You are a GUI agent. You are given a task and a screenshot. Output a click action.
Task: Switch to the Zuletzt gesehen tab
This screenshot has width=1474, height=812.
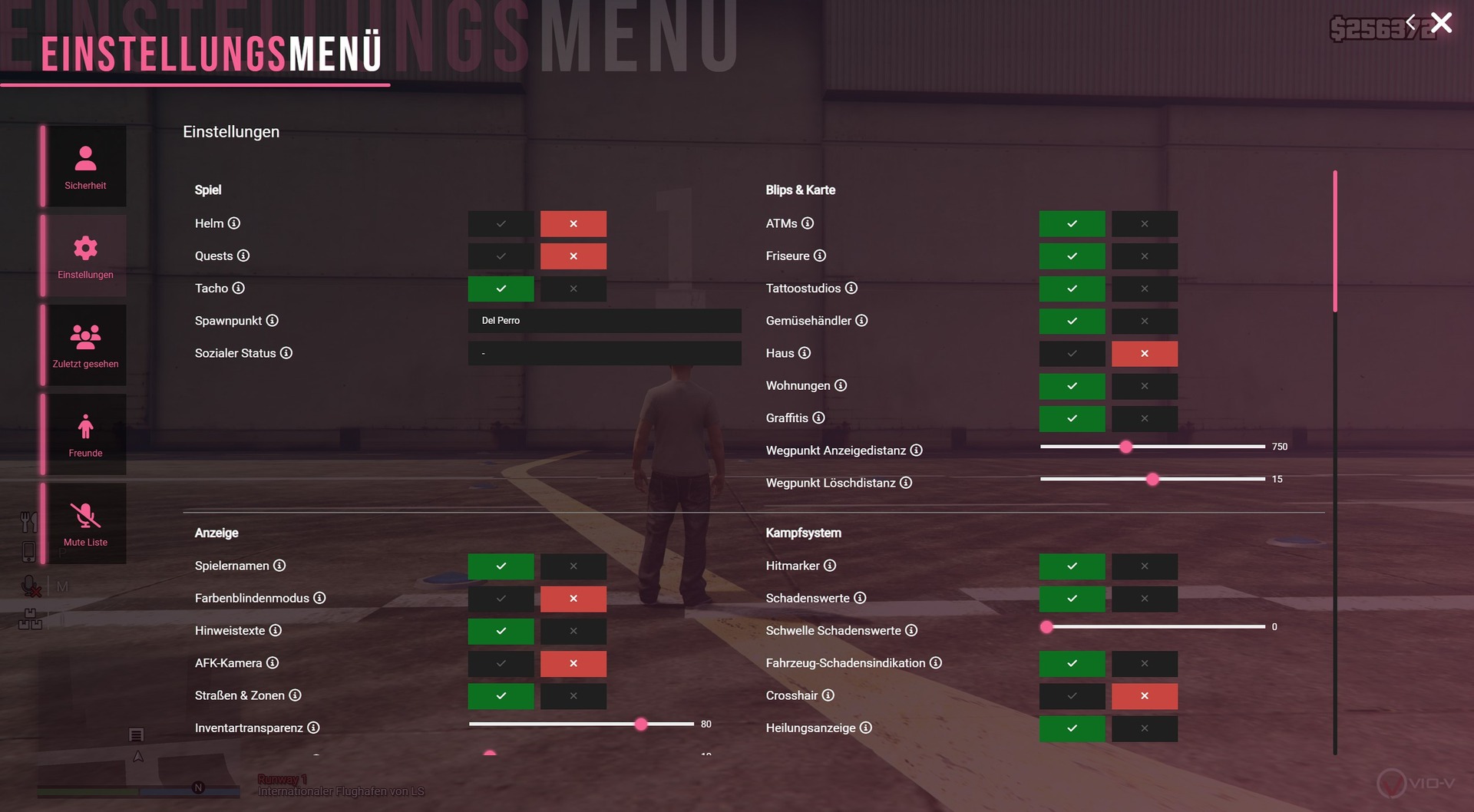click(85, 345)
